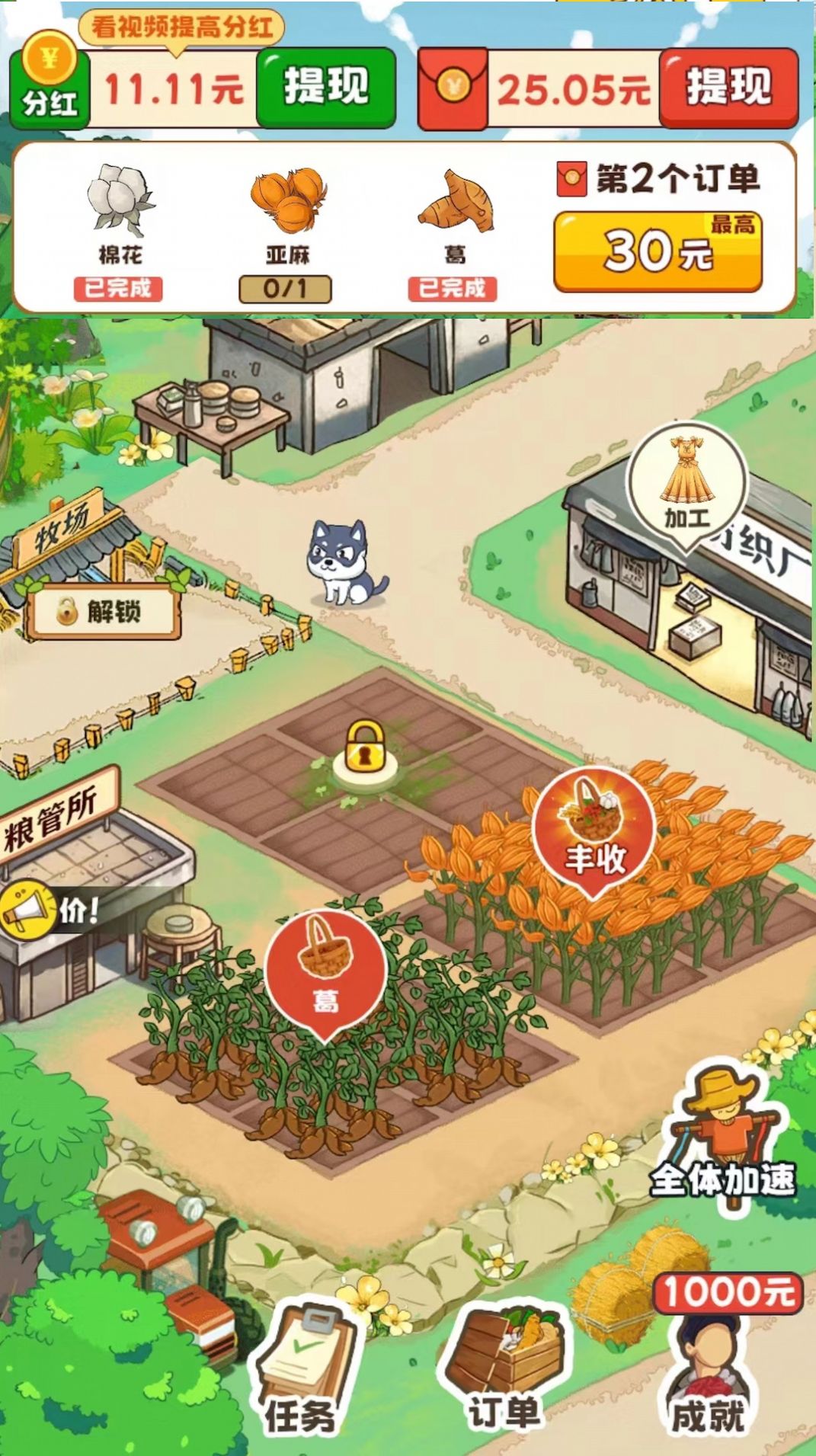The height and width of the screenshot is (1456, 816).
Task: Tap the green 提现 withdraw button
Action: (x=326, y=87)
